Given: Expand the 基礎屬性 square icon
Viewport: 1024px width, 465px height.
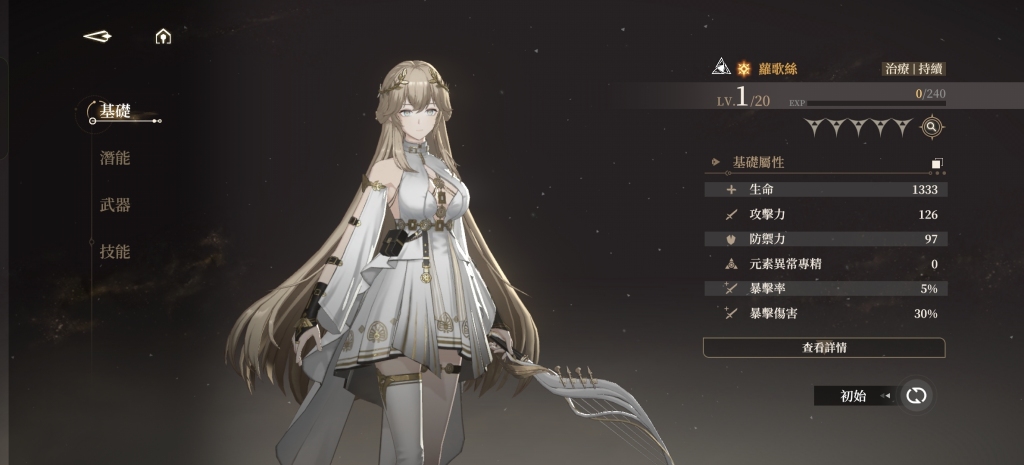Looking at the screenshot, I should coord(937,163).
